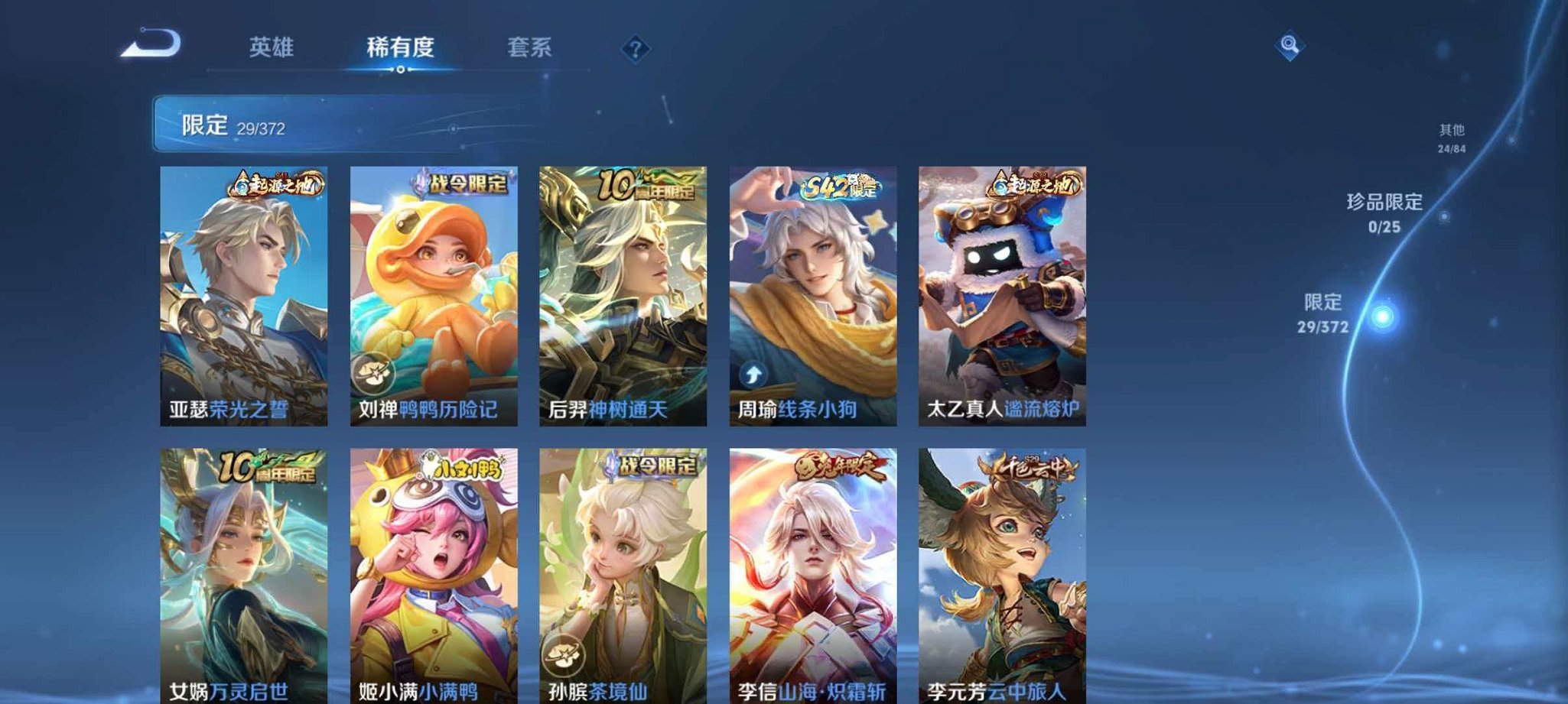This screenshot has width=1568, height=704.
Task: Open the help question mark icon
Action: (x=634, y=50)
